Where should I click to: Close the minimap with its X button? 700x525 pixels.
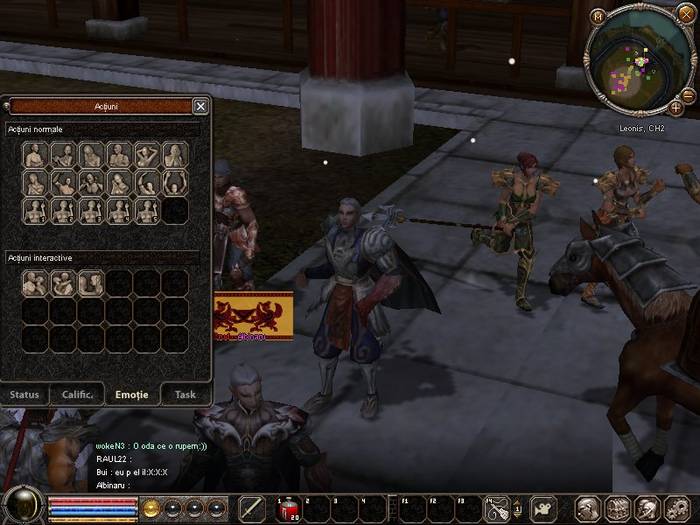(685, 13)
